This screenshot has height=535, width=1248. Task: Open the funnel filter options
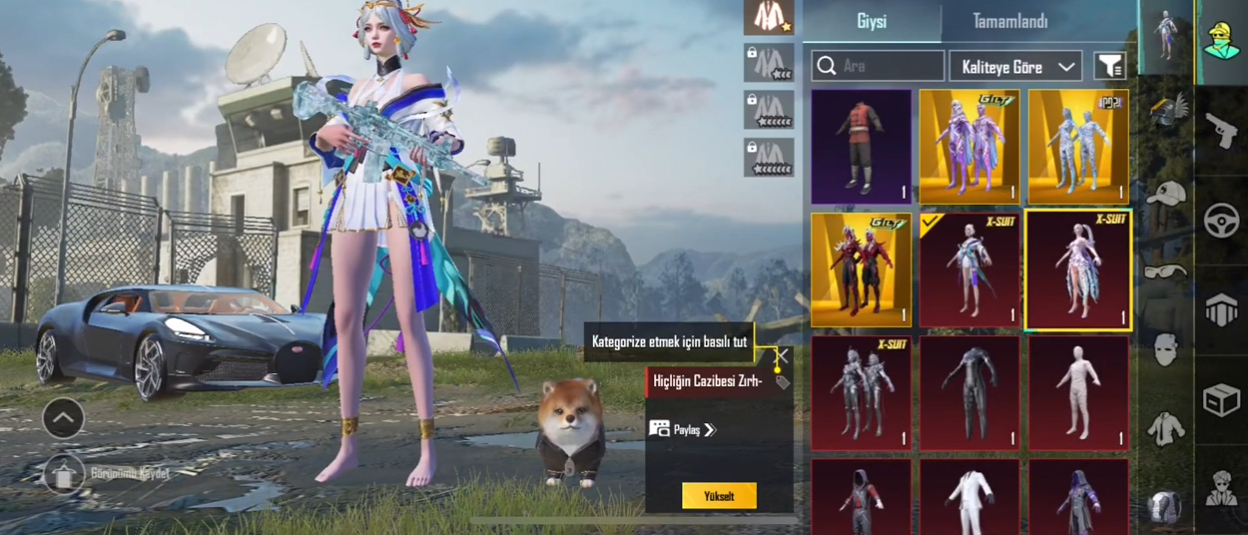pos(1110,67)
